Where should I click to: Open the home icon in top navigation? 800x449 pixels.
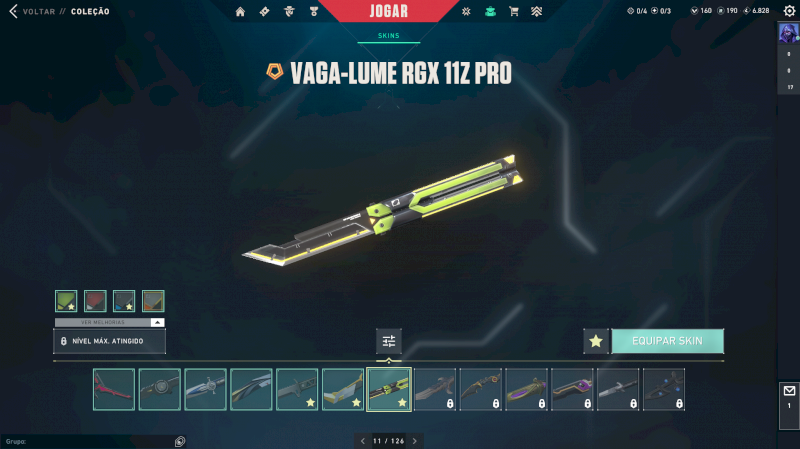click(x=240, y=11)
